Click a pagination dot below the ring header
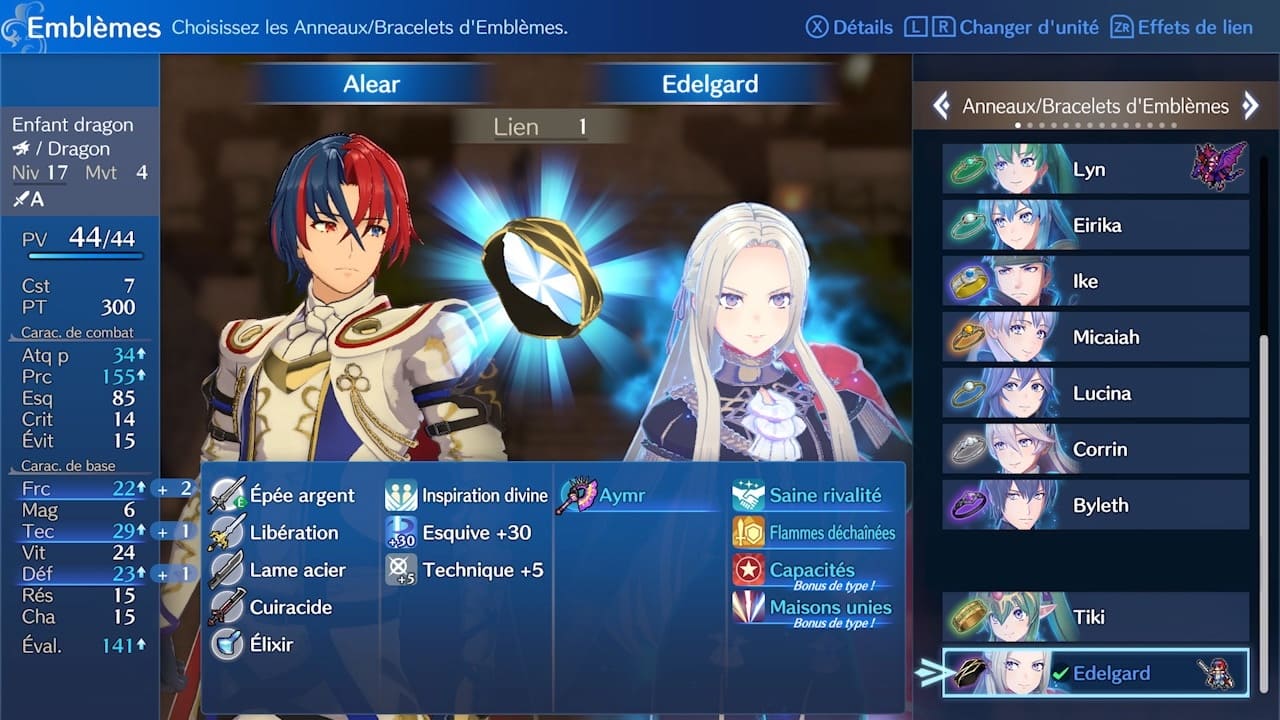 (1018, 125)
